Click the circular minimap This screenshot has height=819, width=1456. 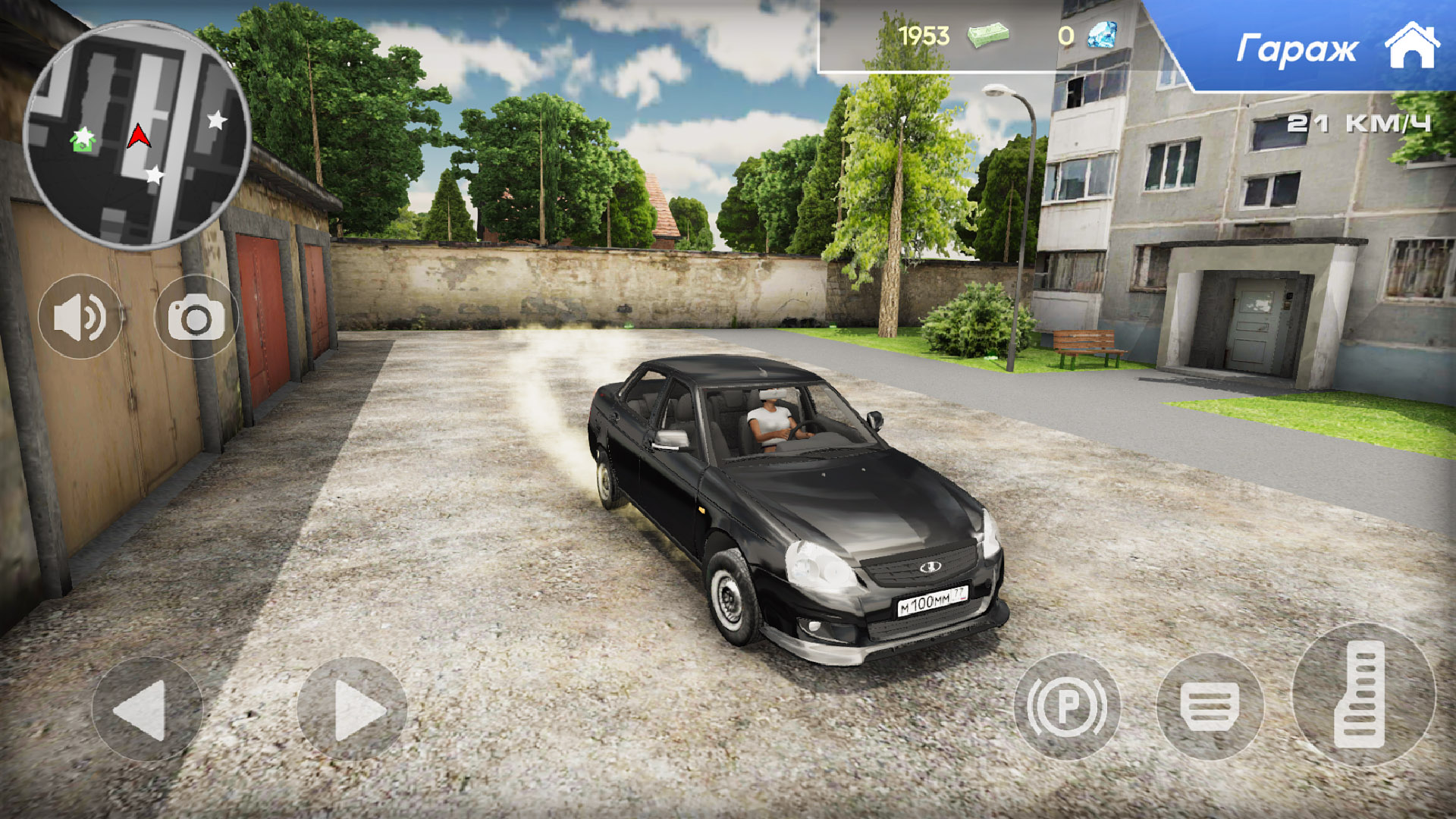pyautogui.click(x=137, y=135)
